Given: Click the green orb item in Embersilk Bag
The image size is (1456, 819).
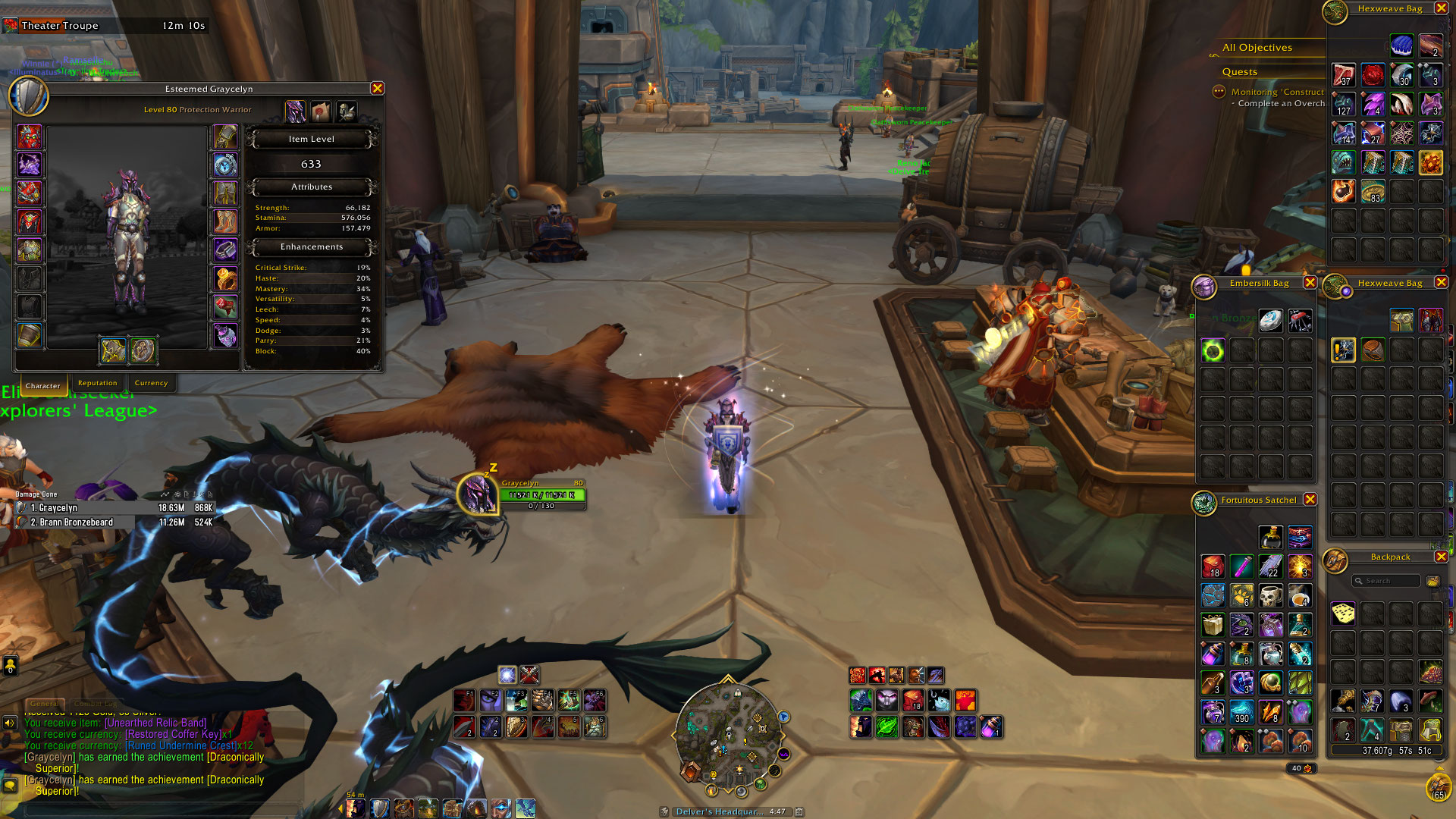Looking at the screenshot, I should coord(1212,350).
